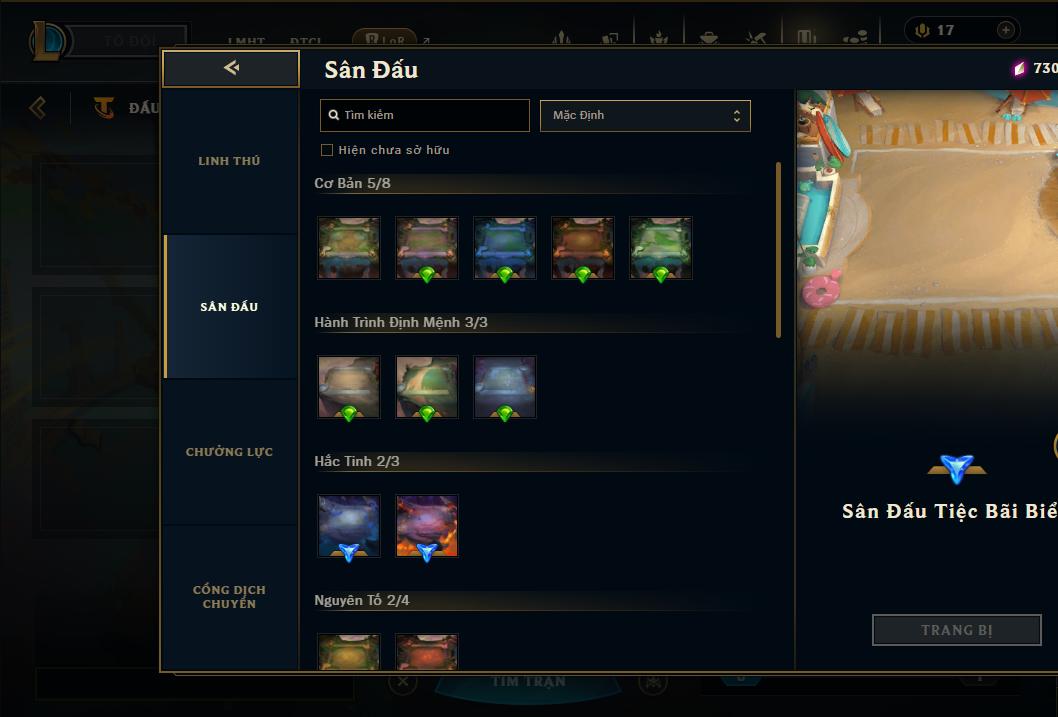Choose the blue arena in Cơ Bản
Image resolution: width=1058 pixels, height=717 pixels.
pyautogui.click(x=504, y=248)
